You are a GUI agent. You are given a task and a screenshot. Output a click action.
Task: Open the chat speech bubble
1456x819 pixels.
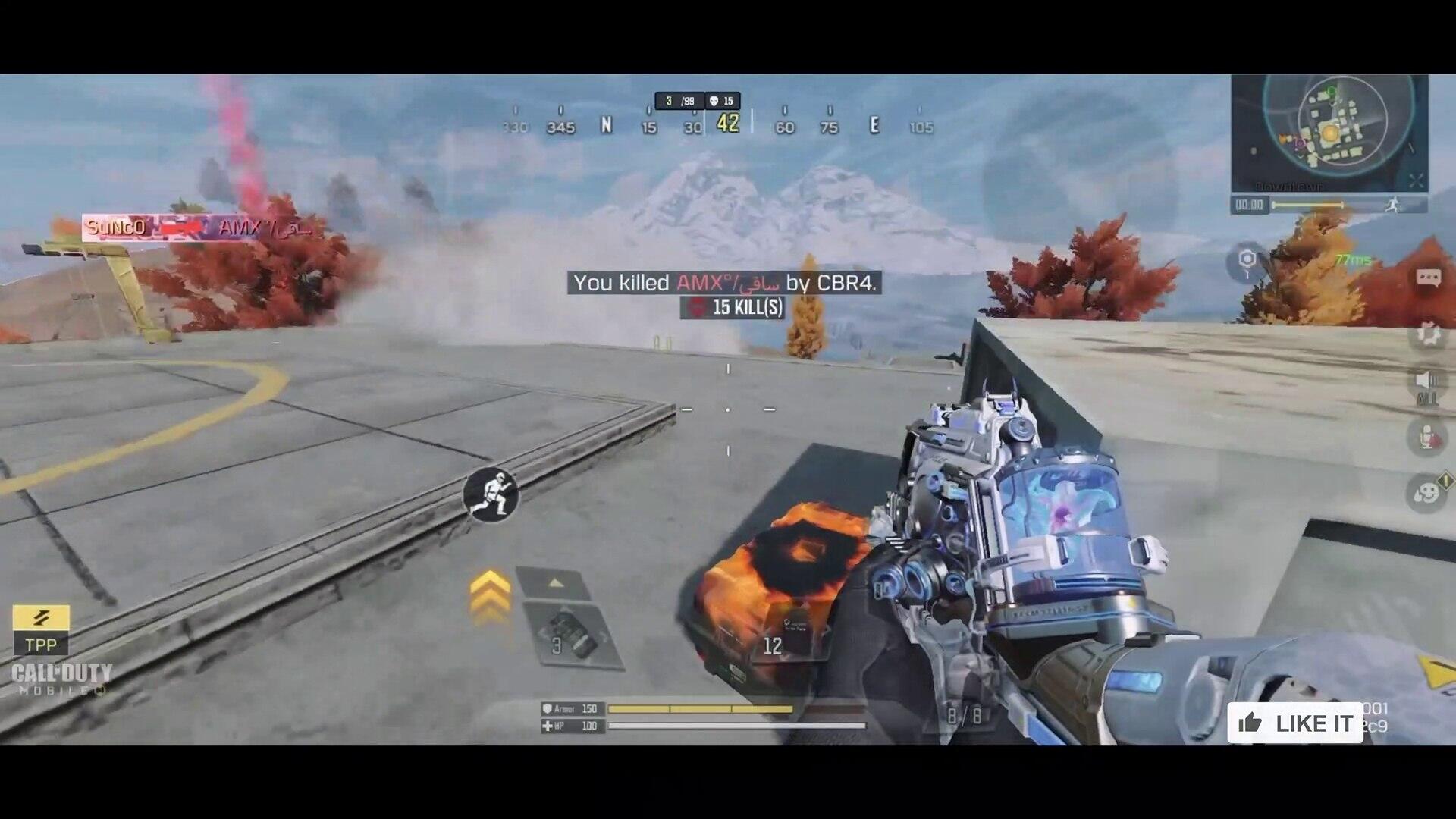[x=1428, y=278]
